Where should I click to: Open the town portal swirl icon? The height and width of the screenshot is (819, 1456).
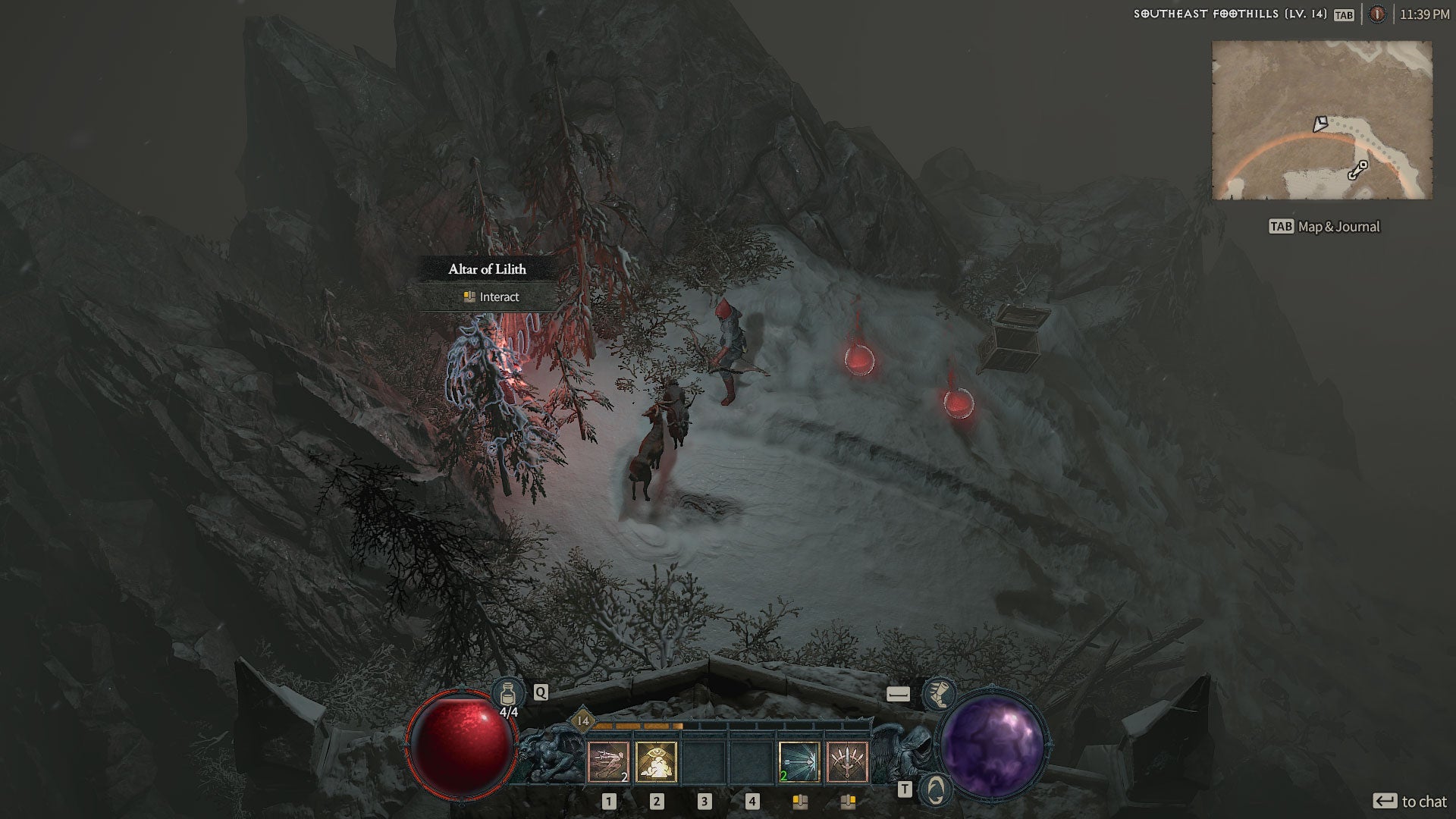937,789
